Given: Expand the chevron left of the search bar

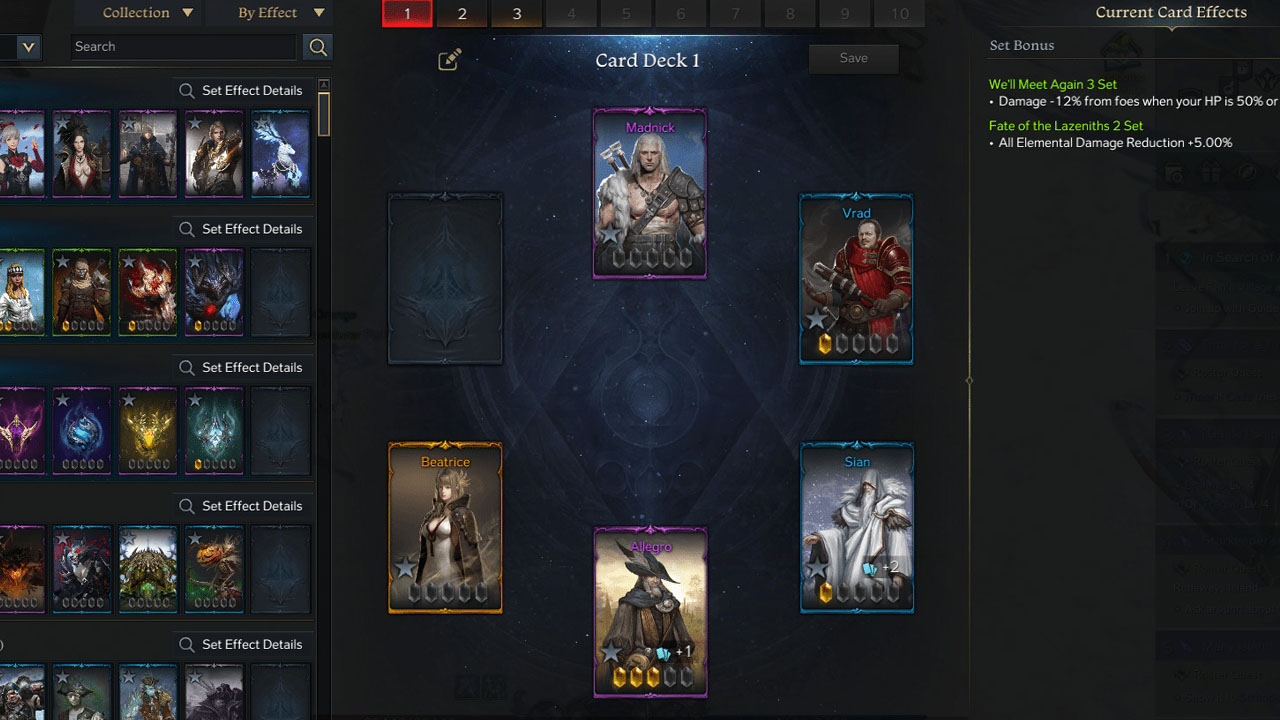Looking at the screenshot, I should coord(27,47).
